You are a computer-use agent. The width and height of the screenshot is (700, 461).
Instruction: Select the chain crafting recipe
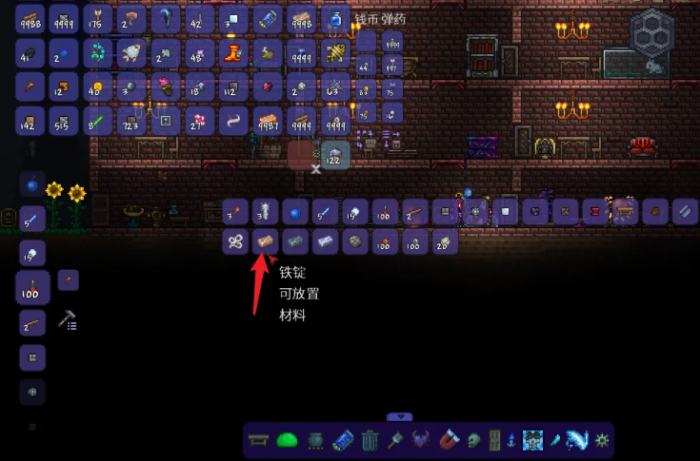coord(236,241)
